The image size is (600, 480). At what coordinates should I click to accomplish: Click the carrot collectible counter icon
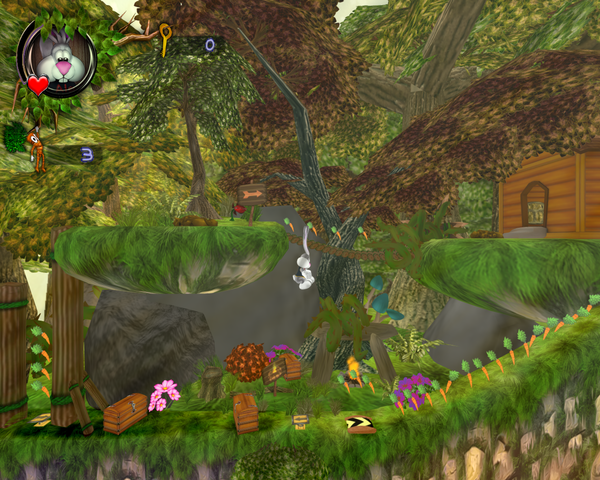click(37, 148)
